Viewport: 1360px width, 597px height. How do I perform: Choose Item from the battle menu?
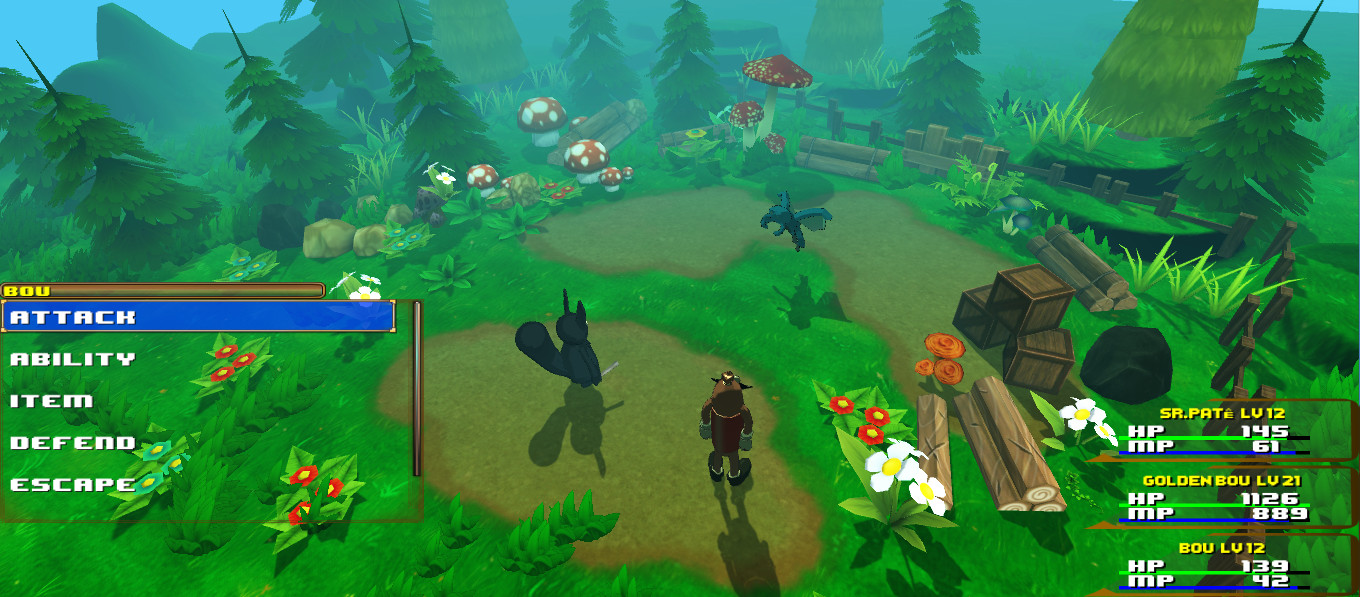click(52, 401)
